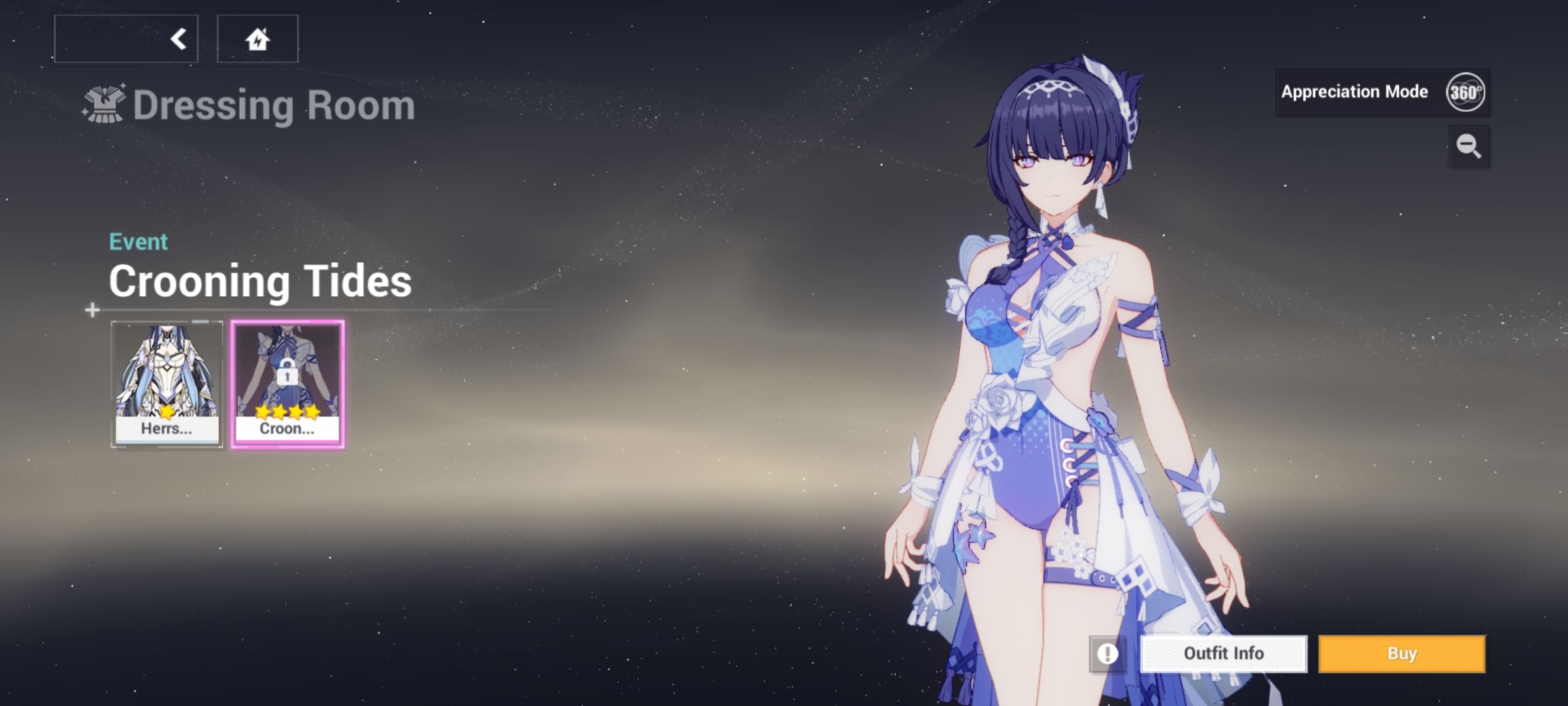The width and height of the screenshot is (1568, 706).
Task: Tap the home icon near the top left
Action: tap(257, 39)
